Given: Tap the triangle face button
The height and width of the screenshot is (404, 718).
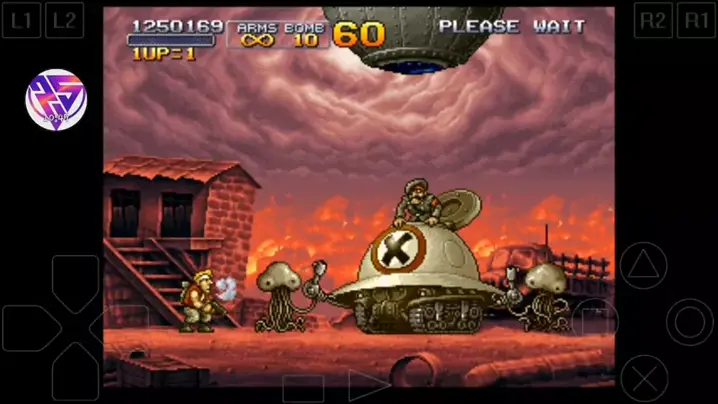Looking at the screenshot, I should tap(643, 266).
